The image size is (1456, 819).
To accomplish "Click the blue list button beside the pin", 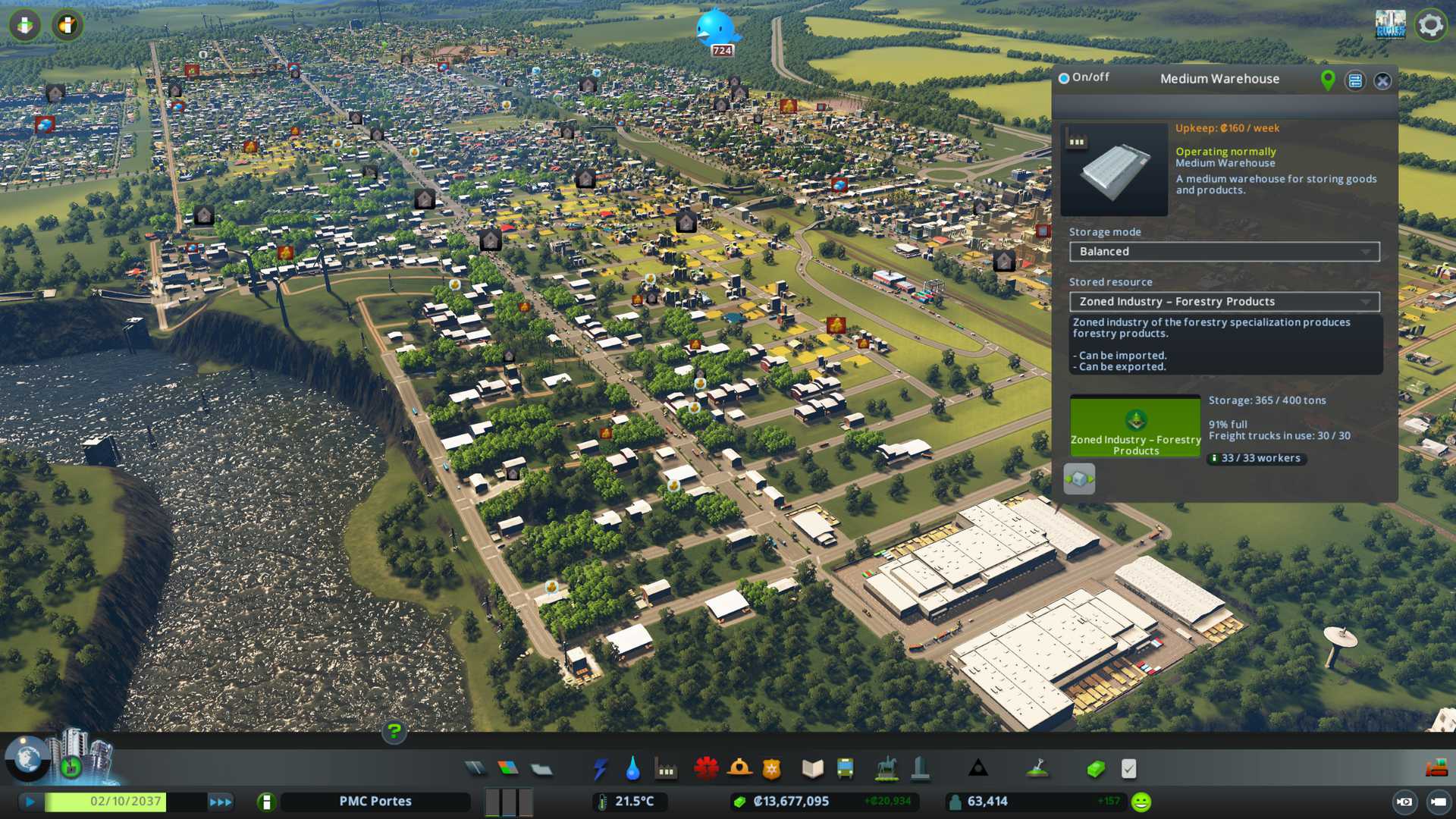I will point(1355,81).
